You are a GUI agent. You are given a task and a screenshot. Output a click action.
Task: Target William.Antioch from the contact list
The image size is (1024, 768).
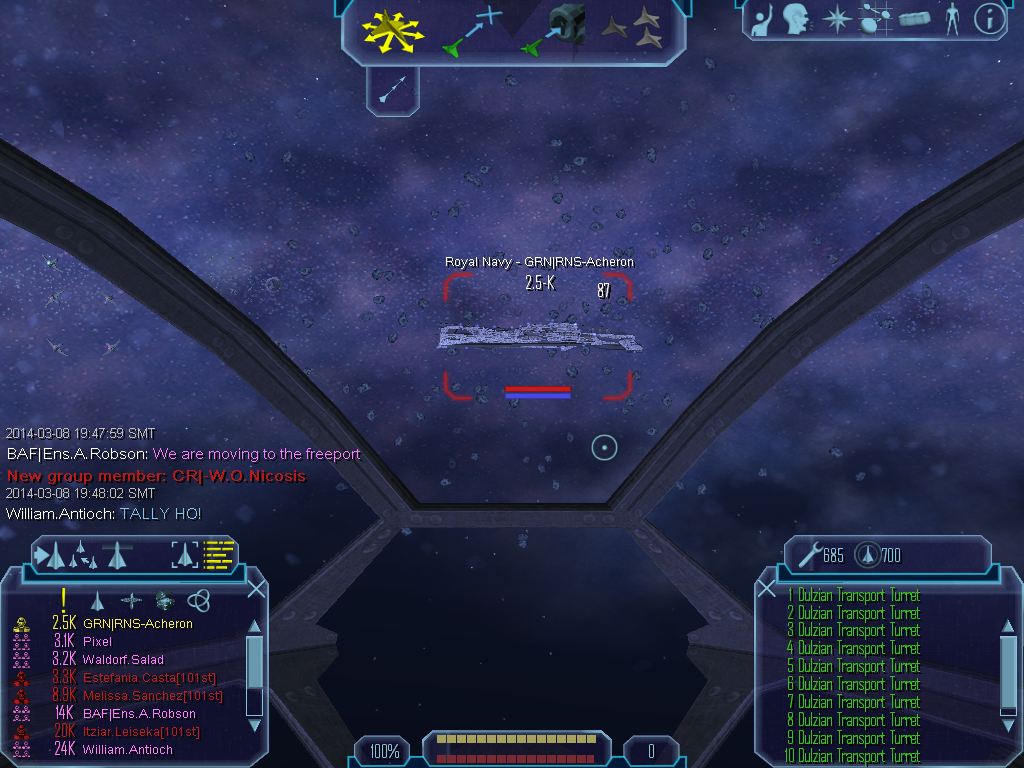point(127,750)
